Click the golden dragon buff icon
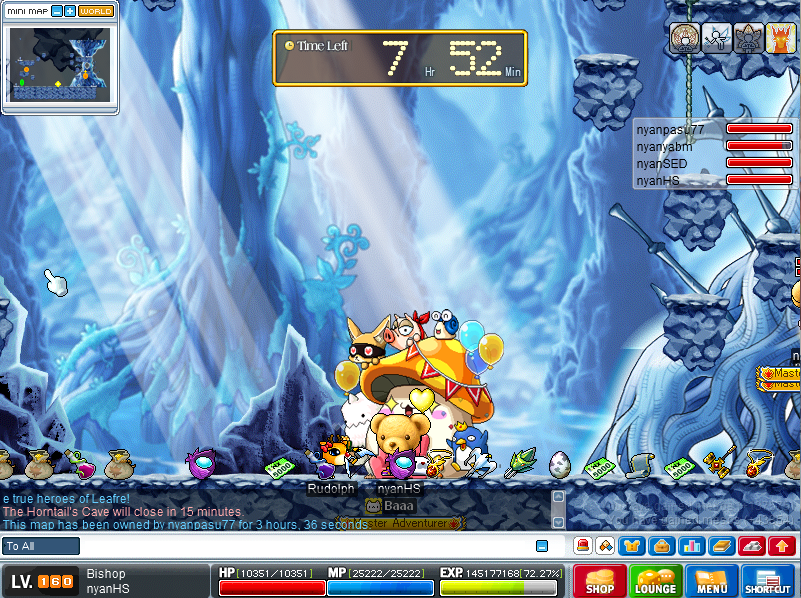The image size is (801, 598). coord(780,38)
